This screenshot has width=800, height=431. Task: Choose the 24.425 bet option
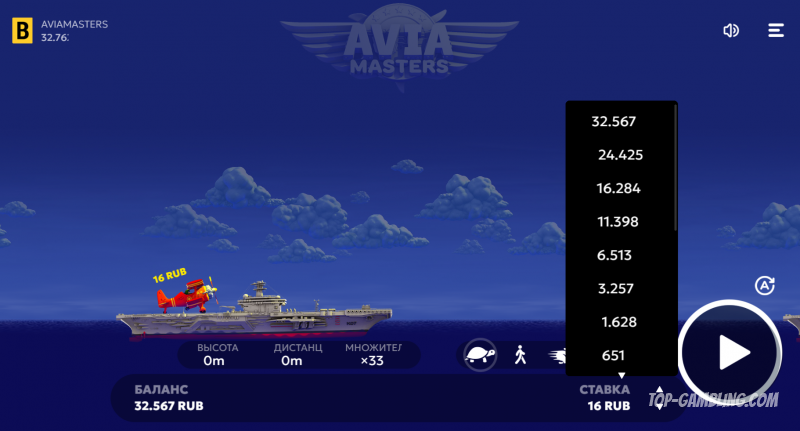[x=620, y=155]
